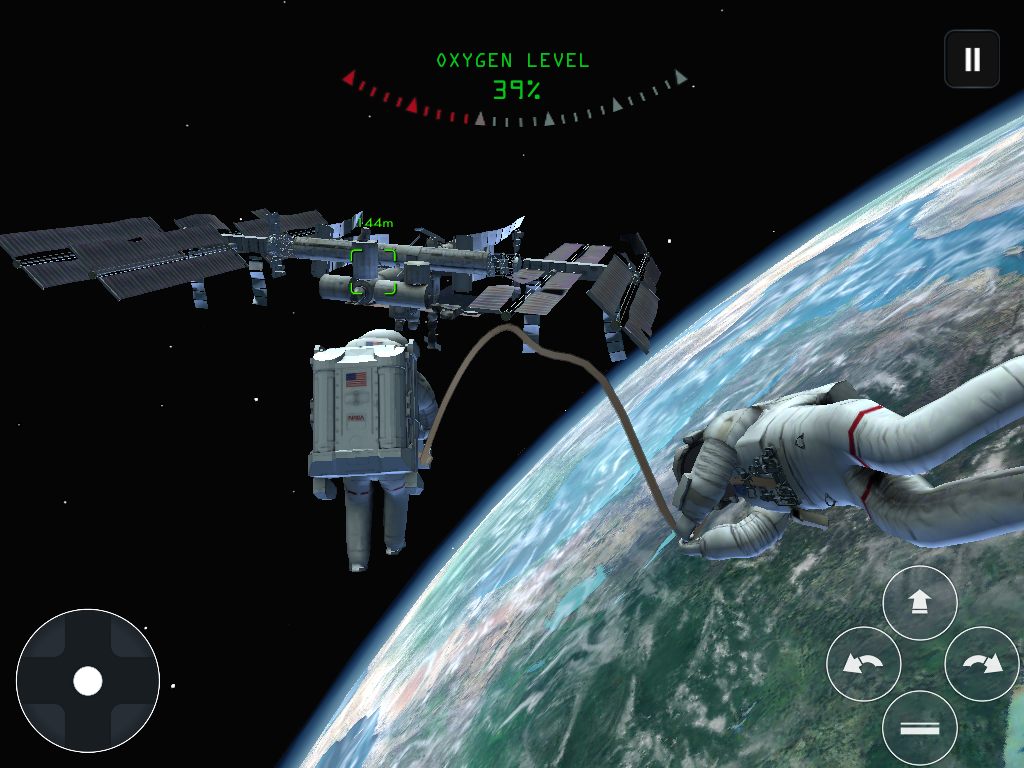
Task: Activate the upward thrust arrow button
Action: pyautogui.click(x=920, y=603)
